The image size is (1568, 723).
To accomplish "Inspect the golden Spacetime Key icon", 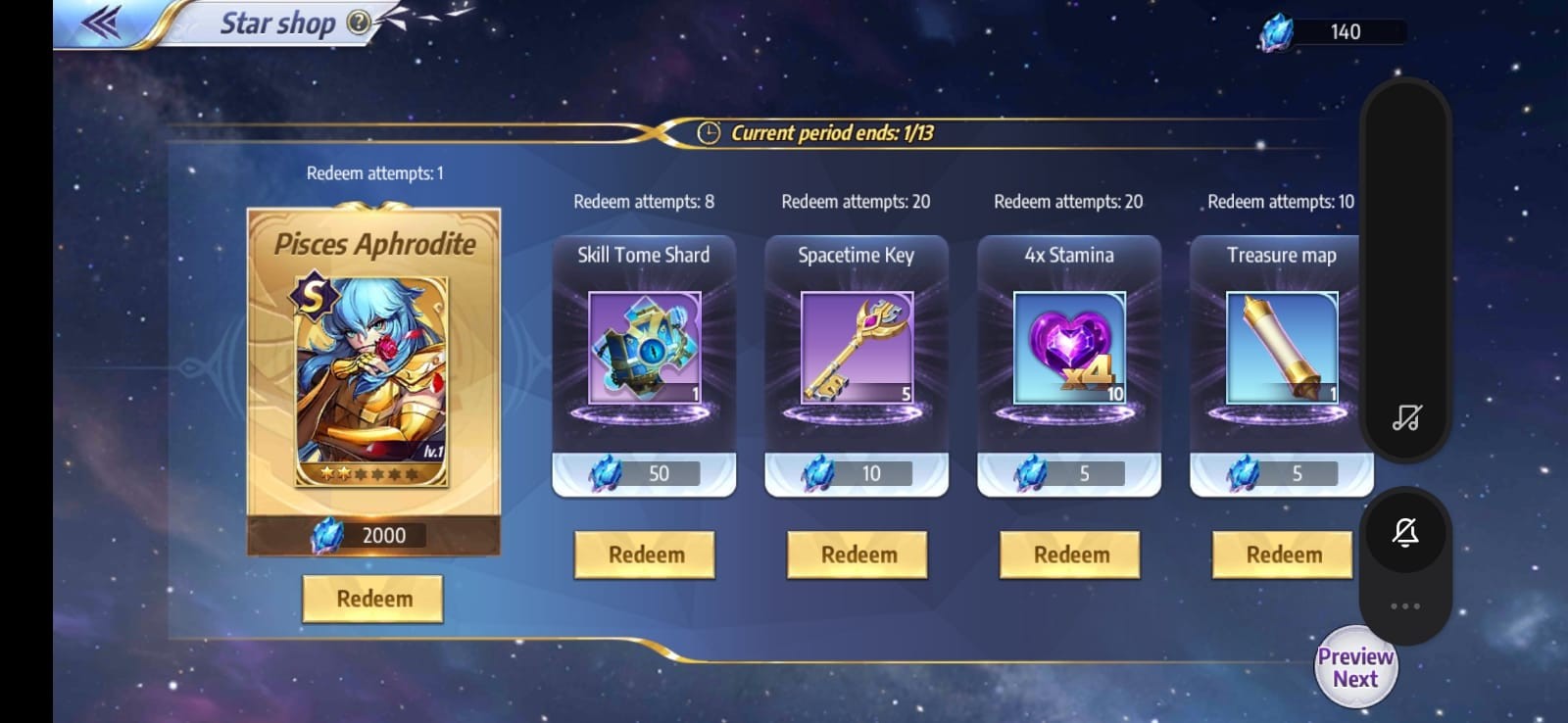I will [857, 348].
